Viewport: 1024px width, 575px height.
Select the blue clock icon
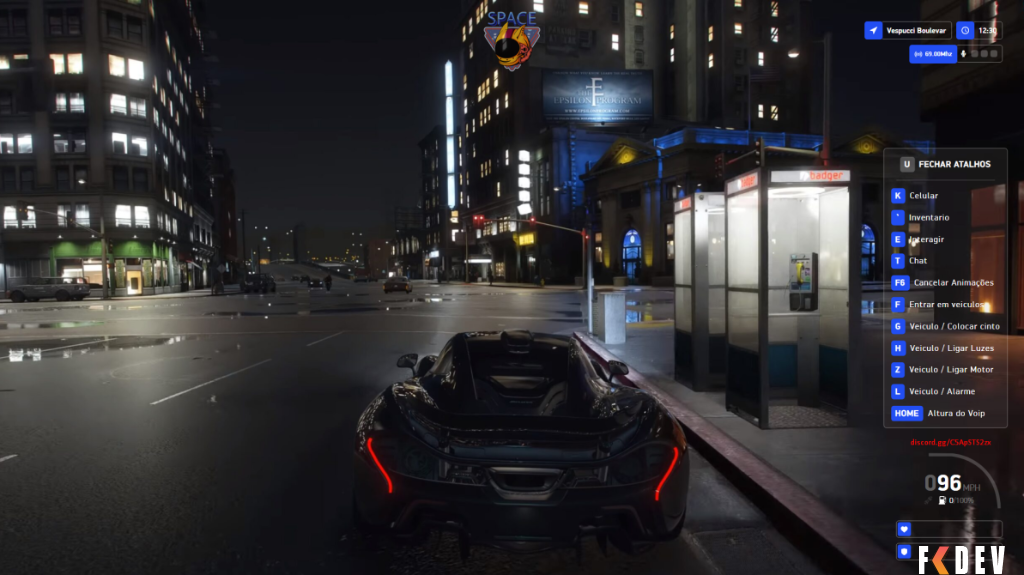(964, 31)
